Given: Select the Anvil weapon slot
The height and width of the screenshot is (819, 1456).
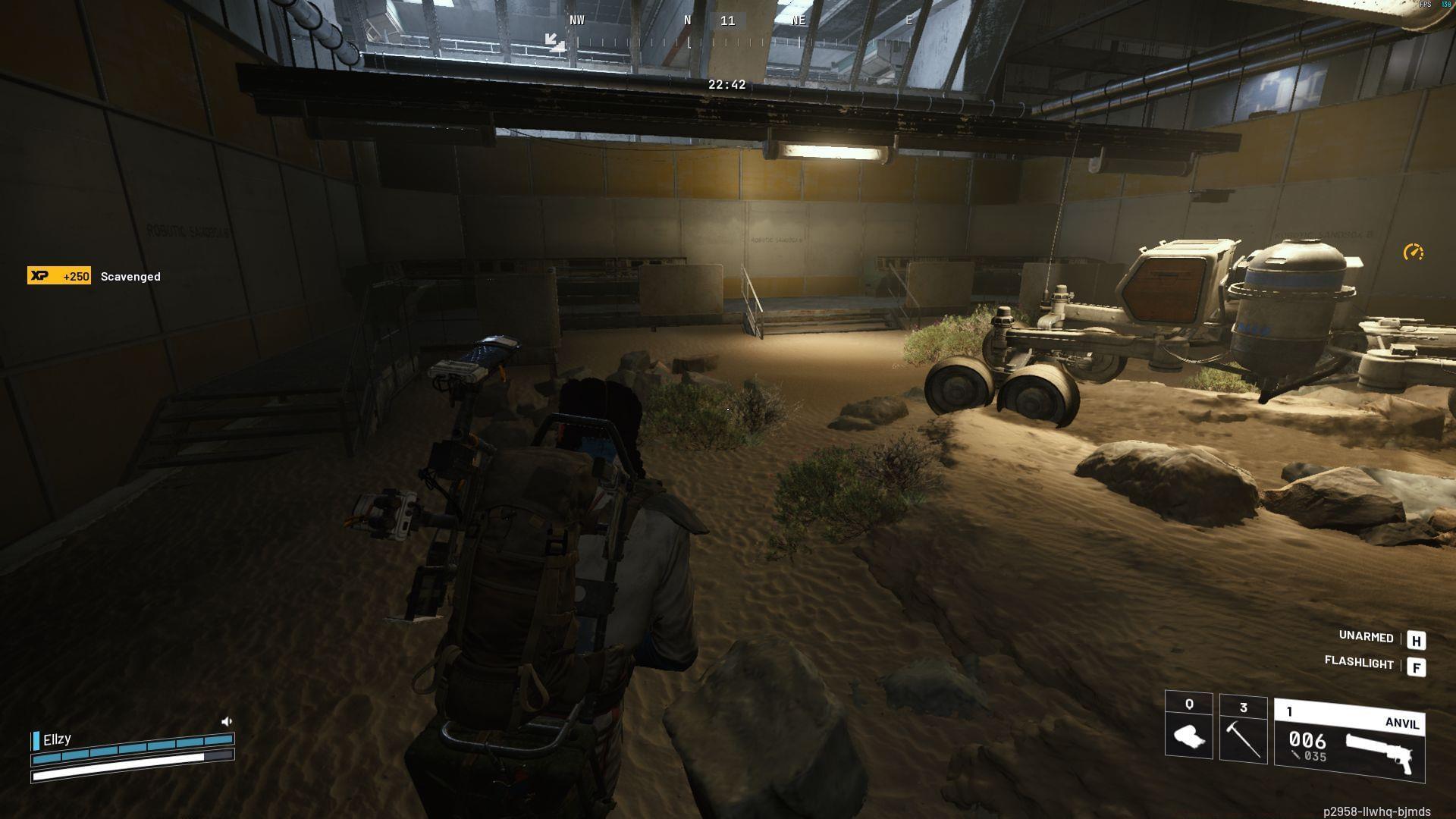Looking at the screenshot, I should pyautogui.click(x=1349, y=741).
